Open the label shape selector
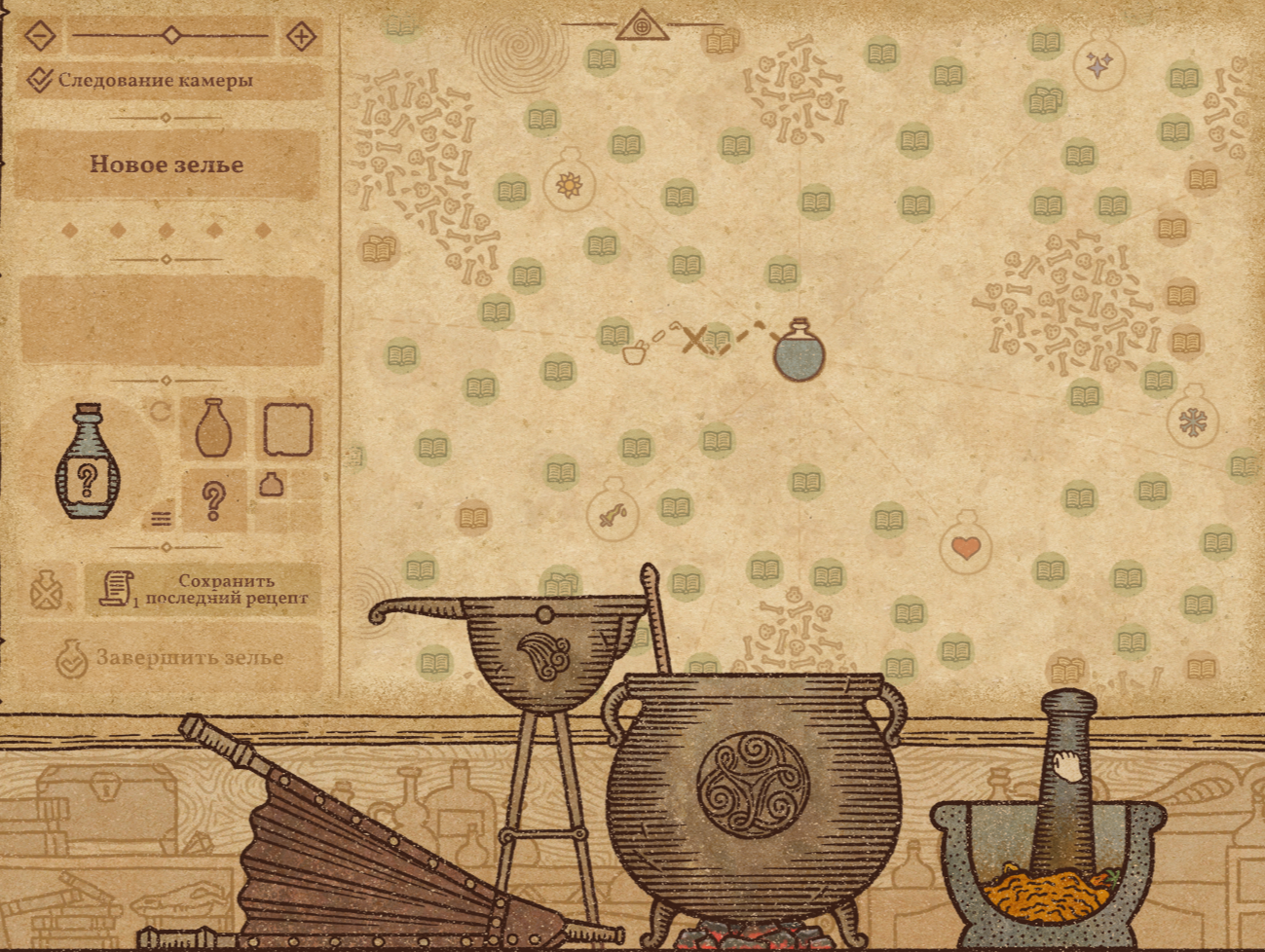This screenshot has width=1265, height=952. pos(288,428)
